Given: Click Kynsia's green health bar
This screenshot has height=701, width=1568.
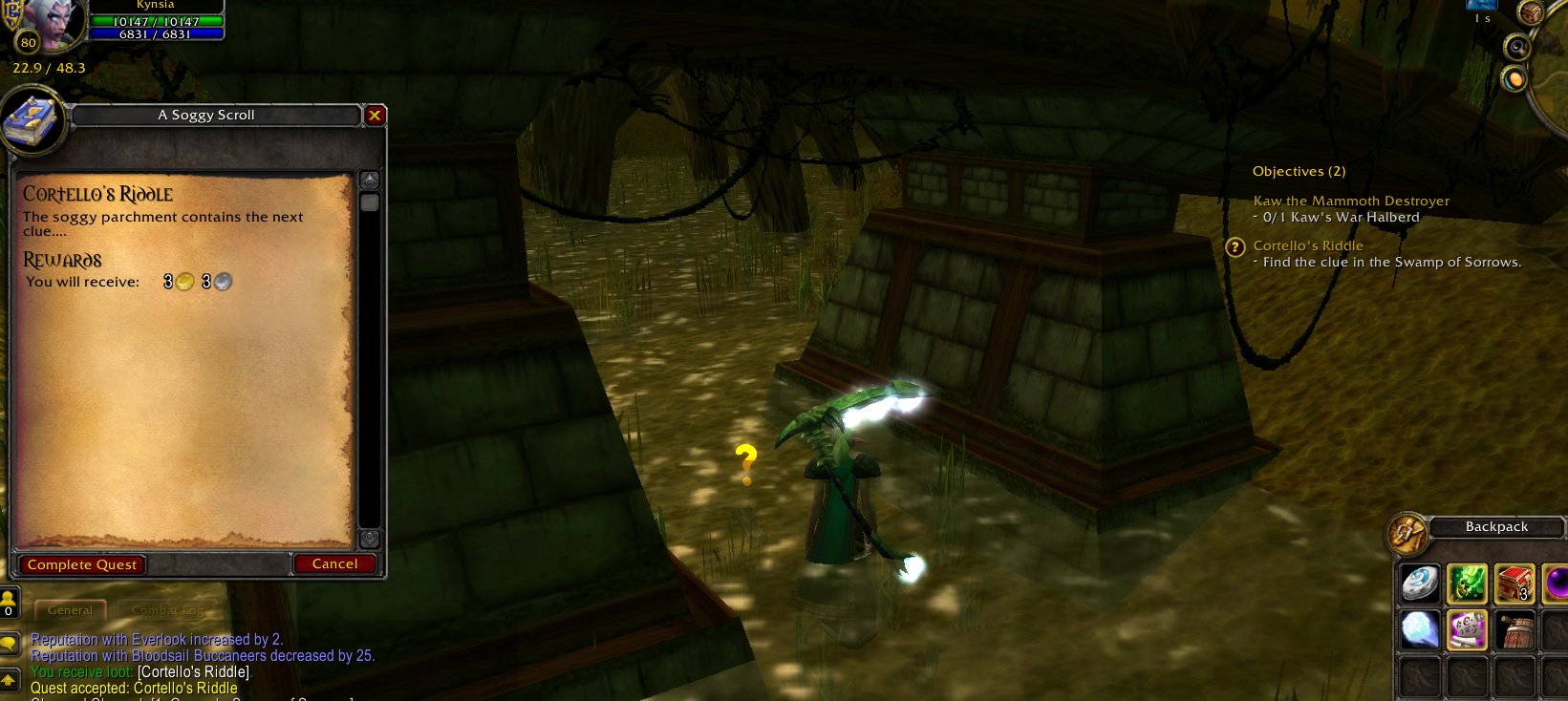Looking at the screenshot, I should click(158, 18).
